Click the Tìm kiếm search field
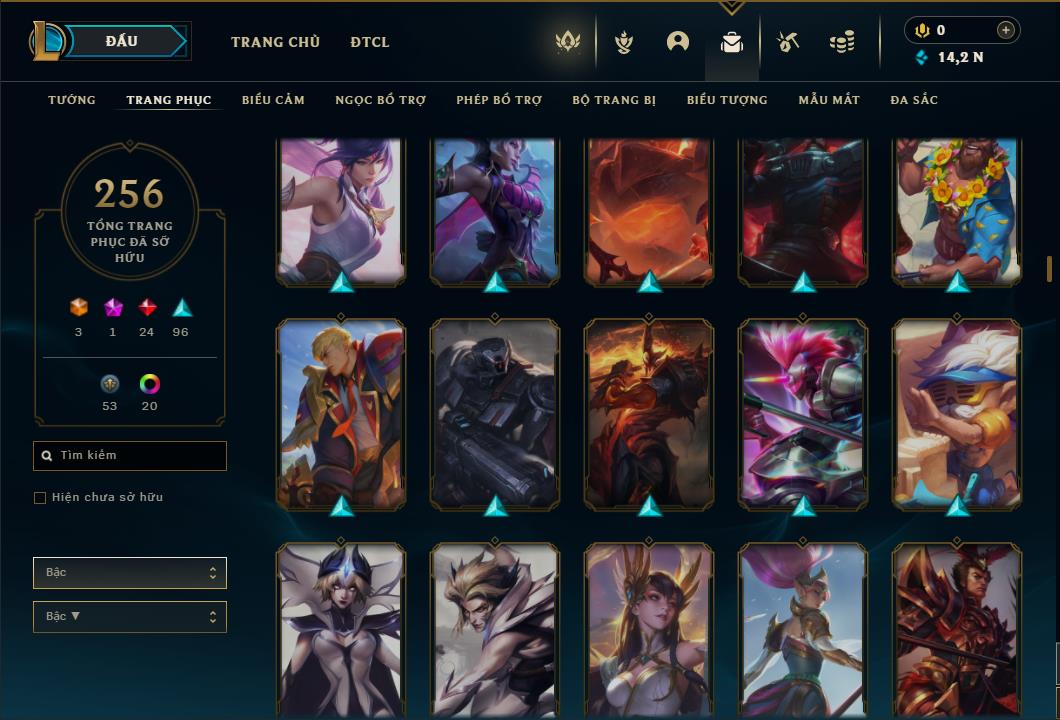Image resolution: width=1060 pixels, height=720 pixels. [130, 456]
